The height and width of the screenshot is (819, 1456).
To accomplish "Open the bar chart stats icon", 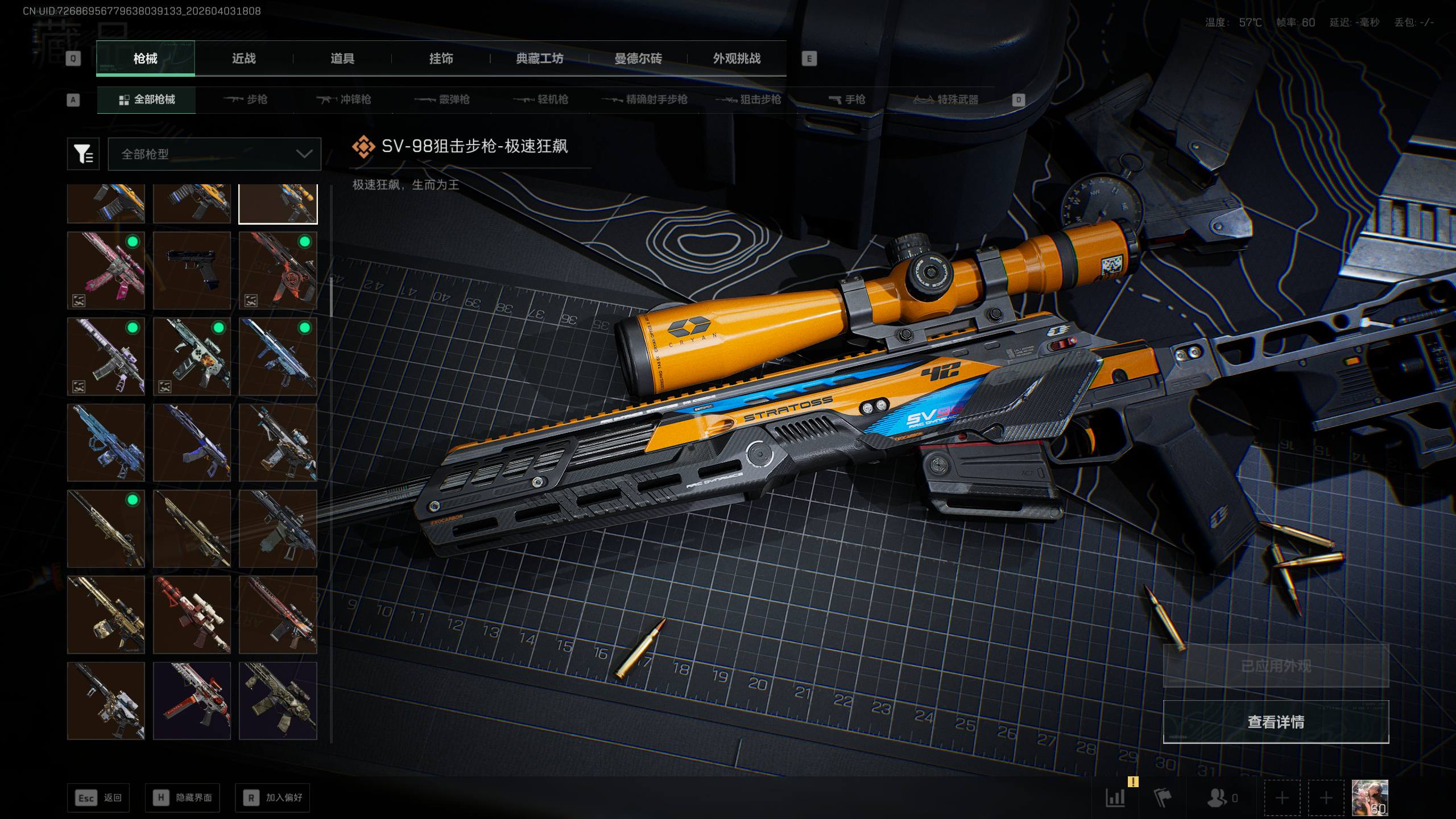I will pyautogui.click(x=1115, y=798).
